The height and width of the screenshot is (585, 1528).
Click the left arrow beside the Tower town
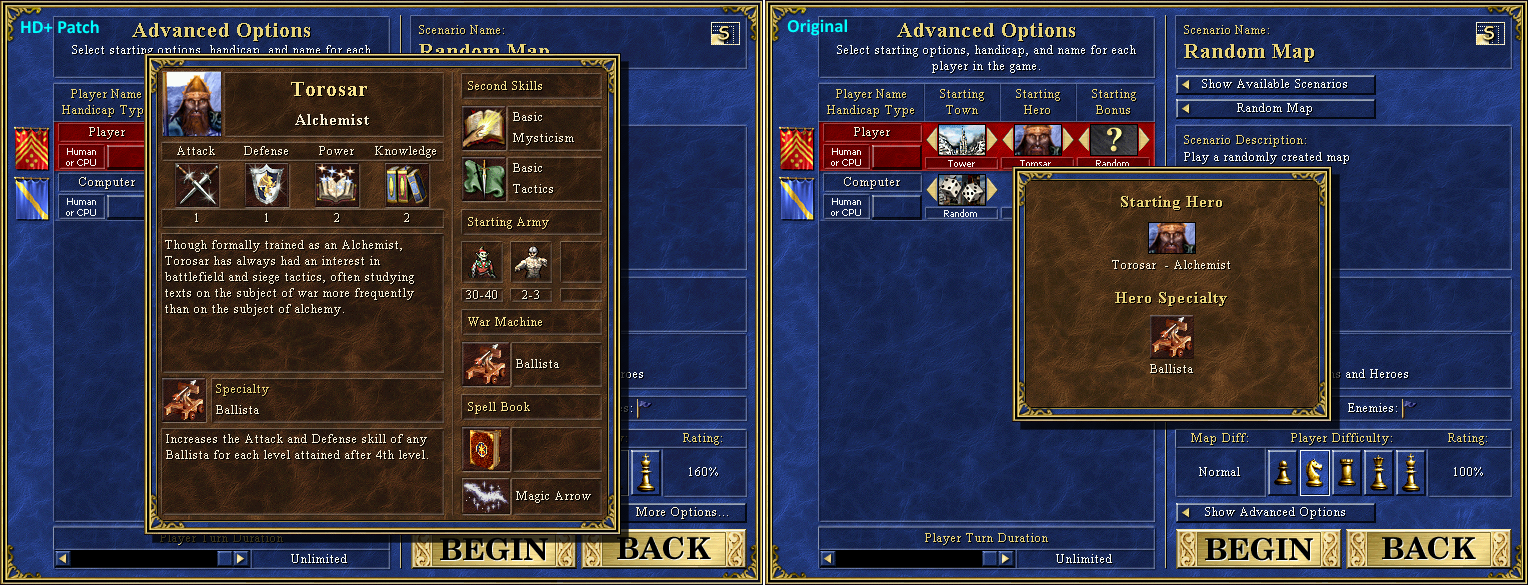coord(932,139)
